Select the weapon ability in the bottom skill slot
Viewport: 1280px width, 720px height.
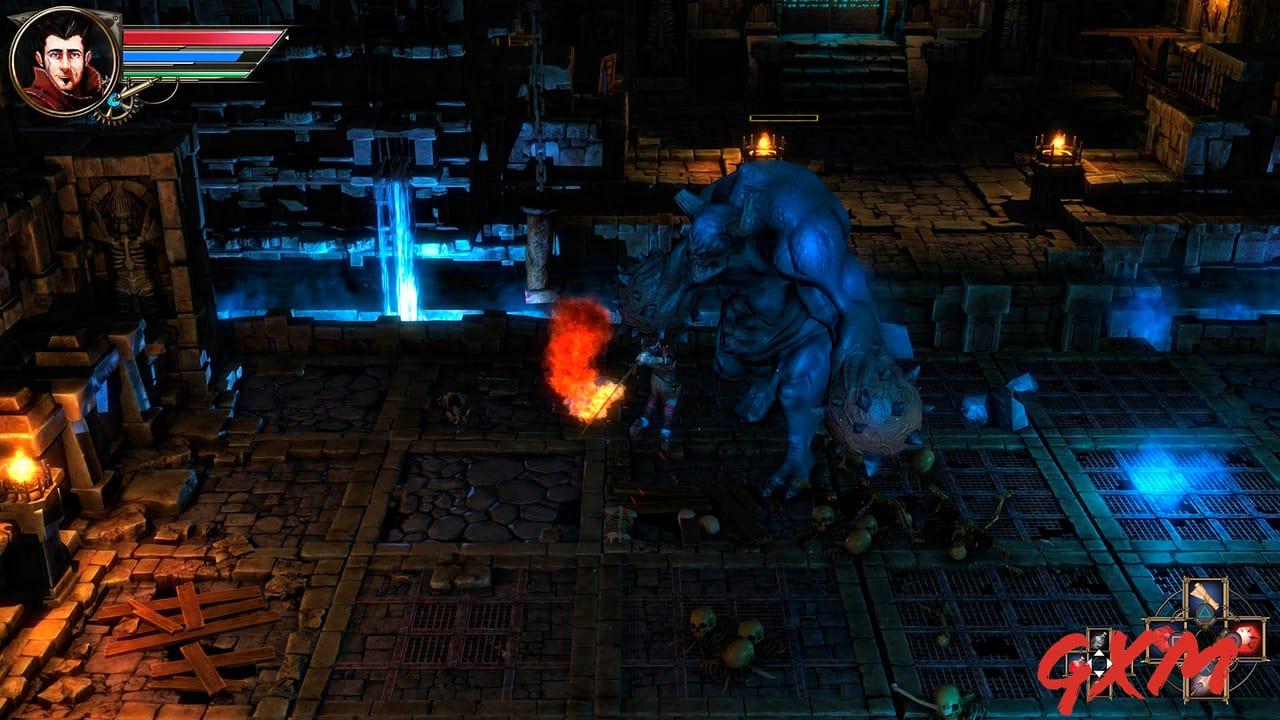coord(1204,684)
